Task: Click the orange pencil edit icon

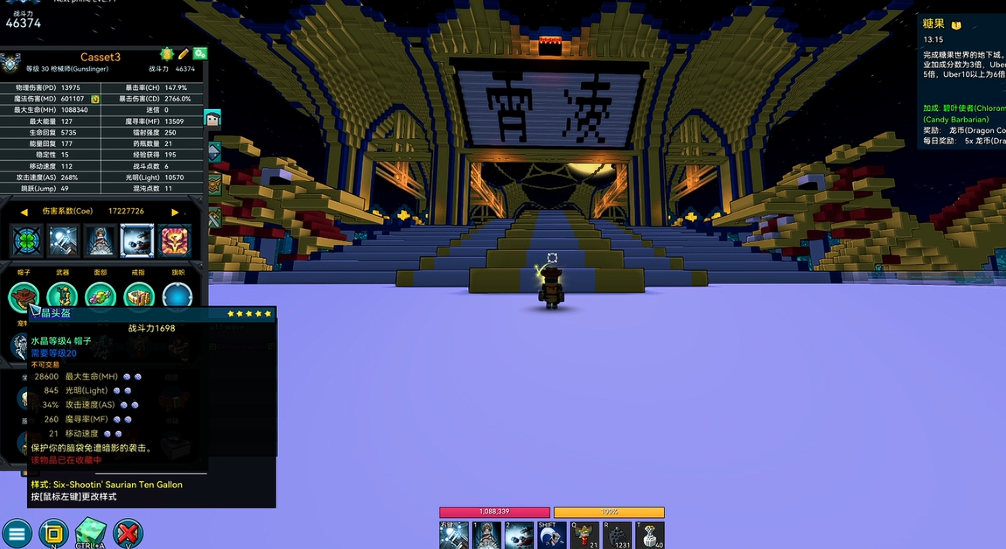Action: (x=183, y=54)
